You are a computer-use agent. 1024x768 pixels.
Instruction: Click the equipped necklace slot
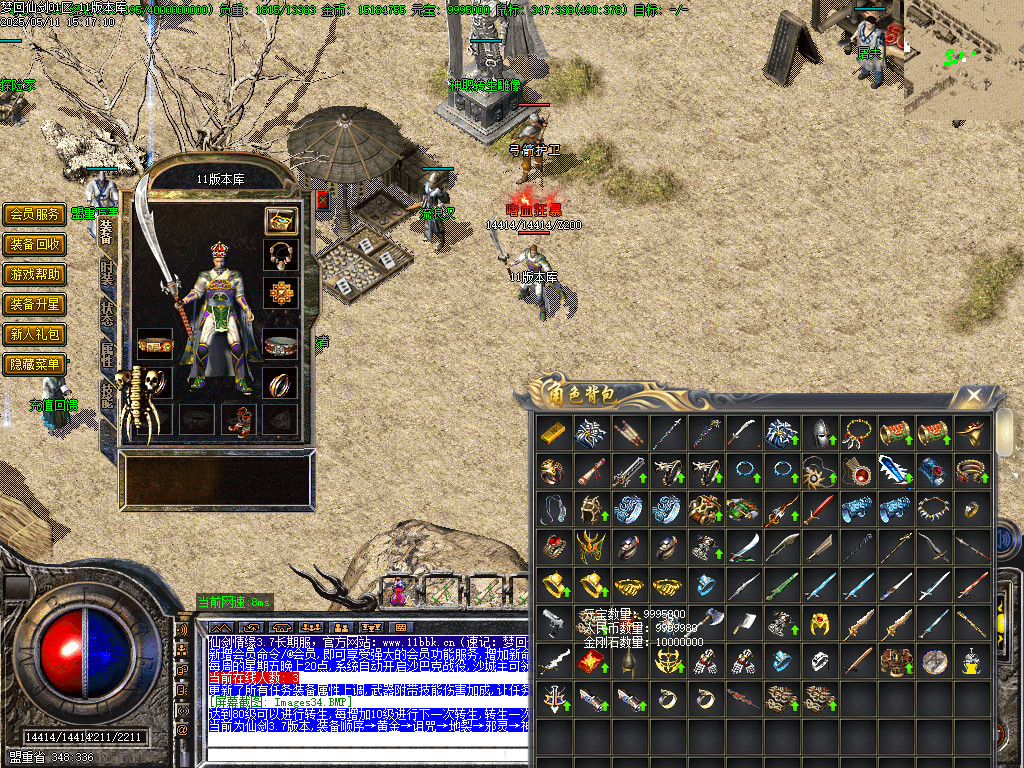coord(280,255)
